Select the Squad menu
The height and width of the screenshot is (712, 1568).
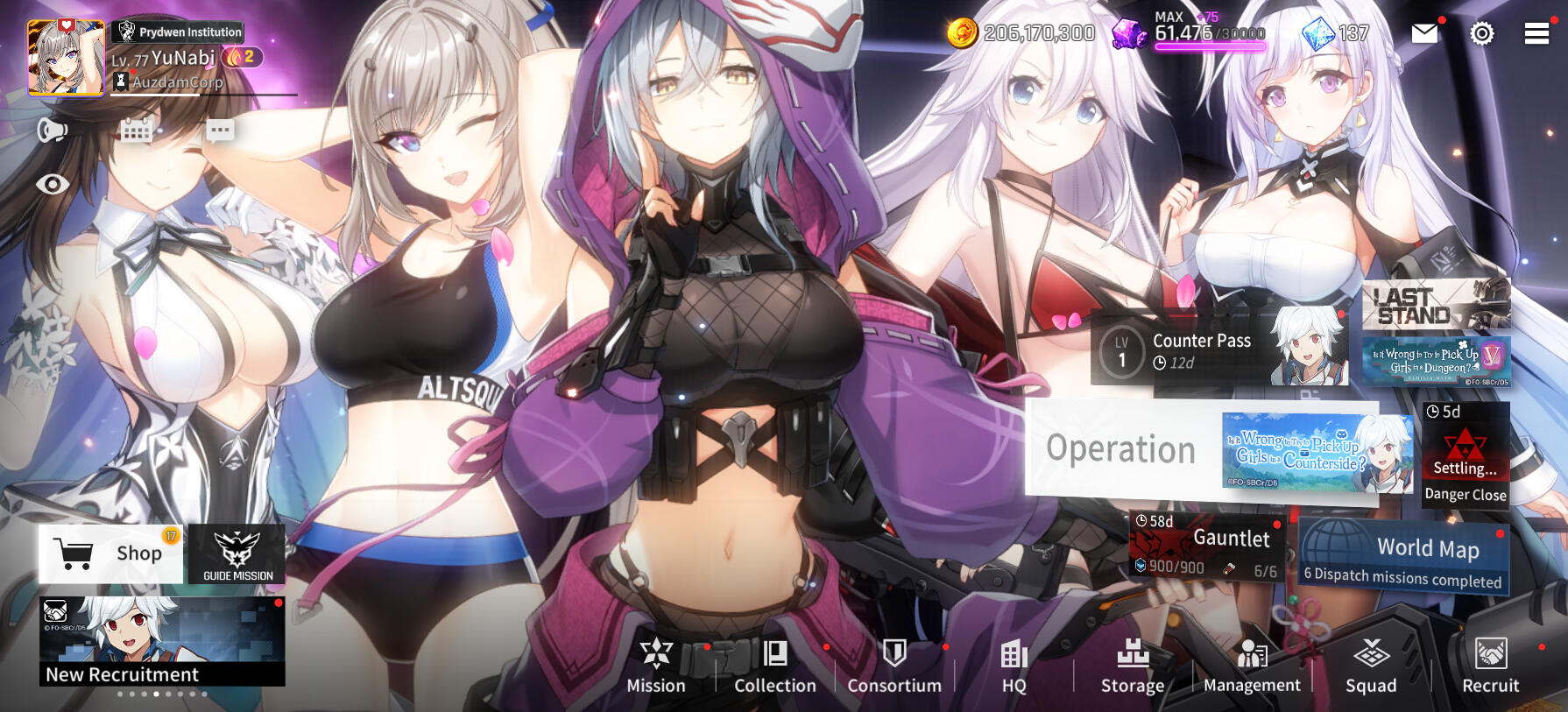[1371, 666]
